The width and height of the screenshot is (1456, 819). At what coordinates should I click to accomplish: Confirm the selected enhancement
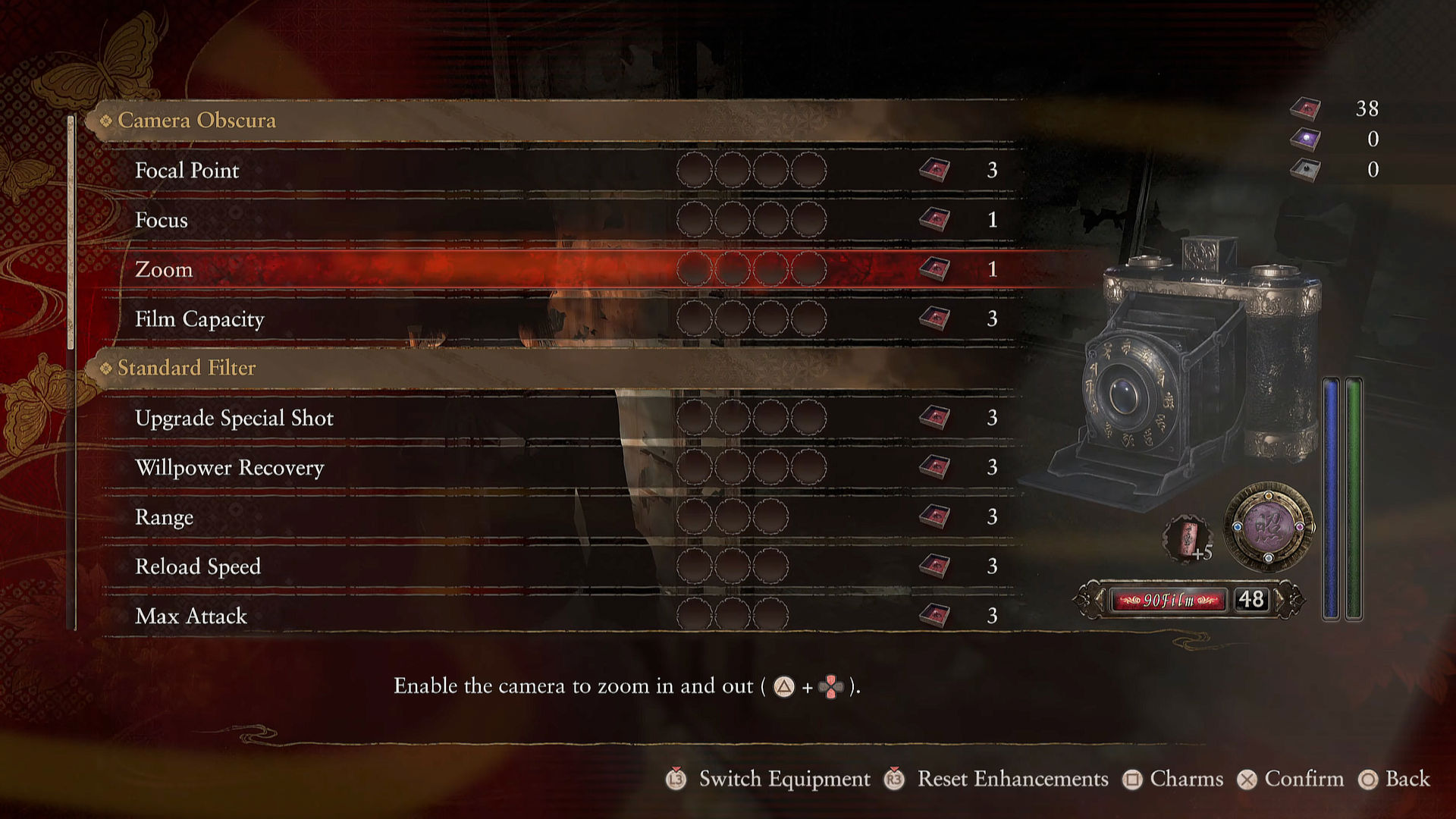(1303, 779)
